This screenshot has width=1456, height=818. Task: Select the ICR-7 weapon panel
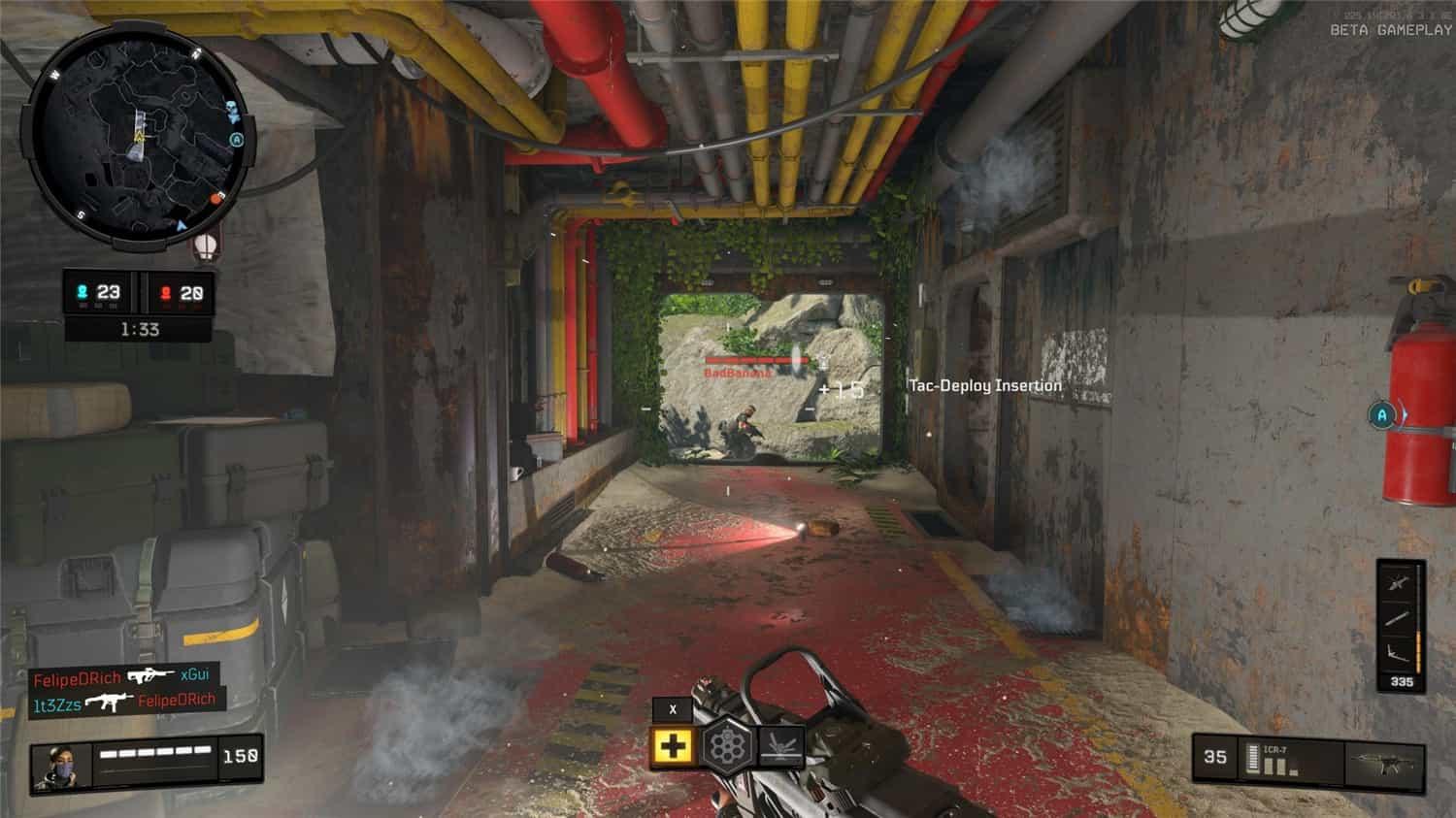(1307, 758)
